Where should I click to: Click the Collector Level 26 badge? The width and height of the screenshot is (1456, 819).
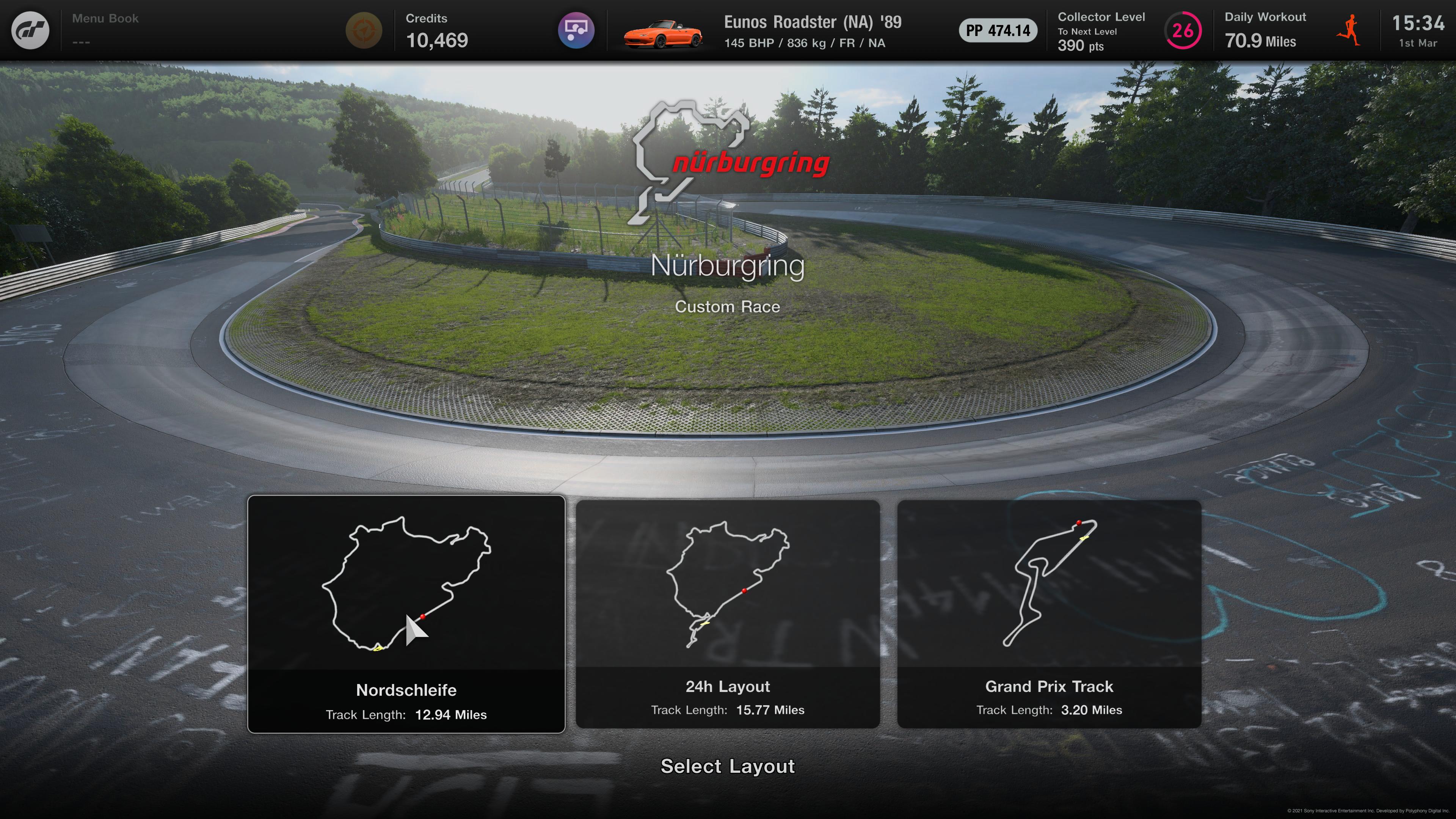coord(1183,31)
